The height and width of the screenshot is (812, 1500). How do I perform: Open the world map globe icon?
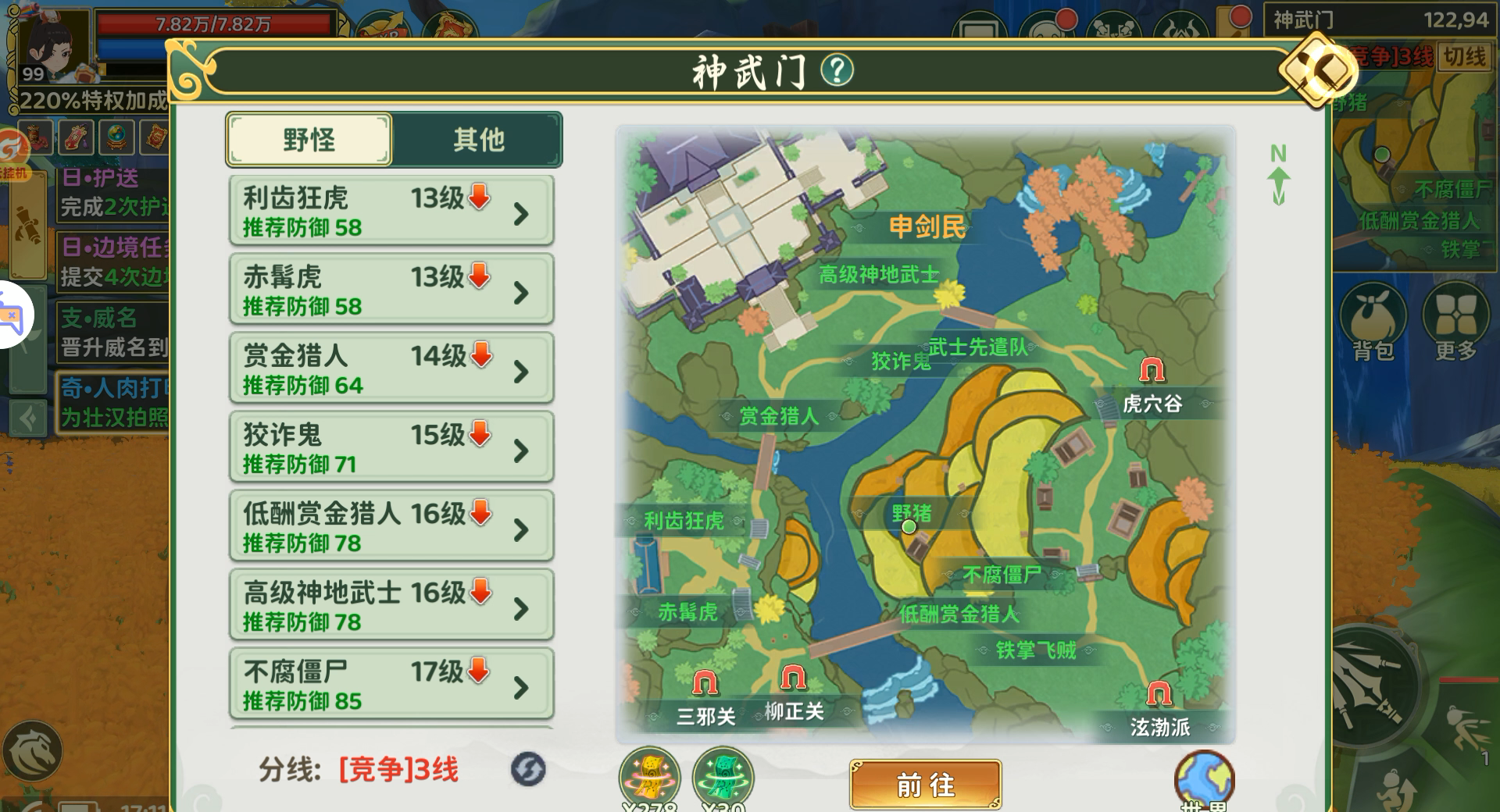coord(1204,779)
